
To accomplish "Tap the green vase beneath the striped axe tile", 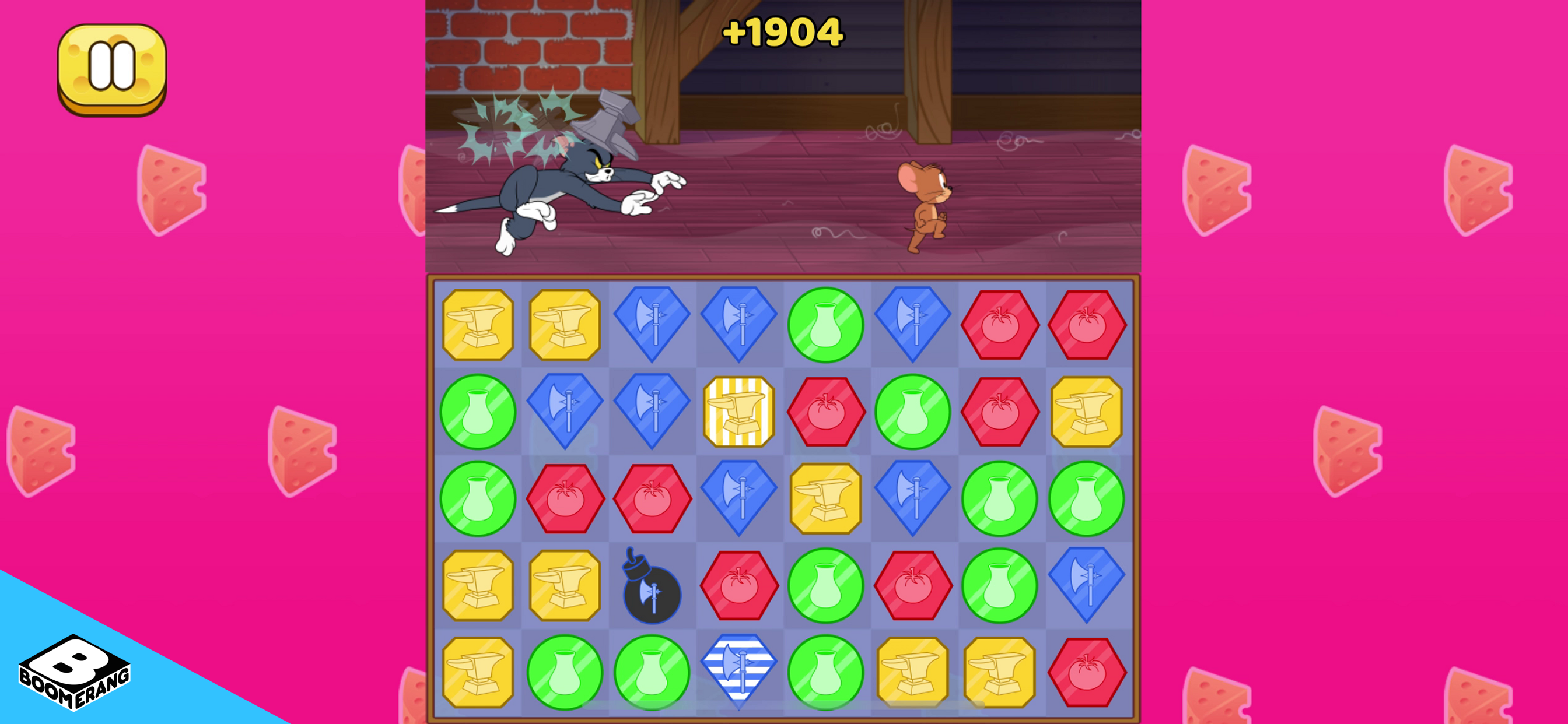I will pyautogui.click(x=827, y=672).
